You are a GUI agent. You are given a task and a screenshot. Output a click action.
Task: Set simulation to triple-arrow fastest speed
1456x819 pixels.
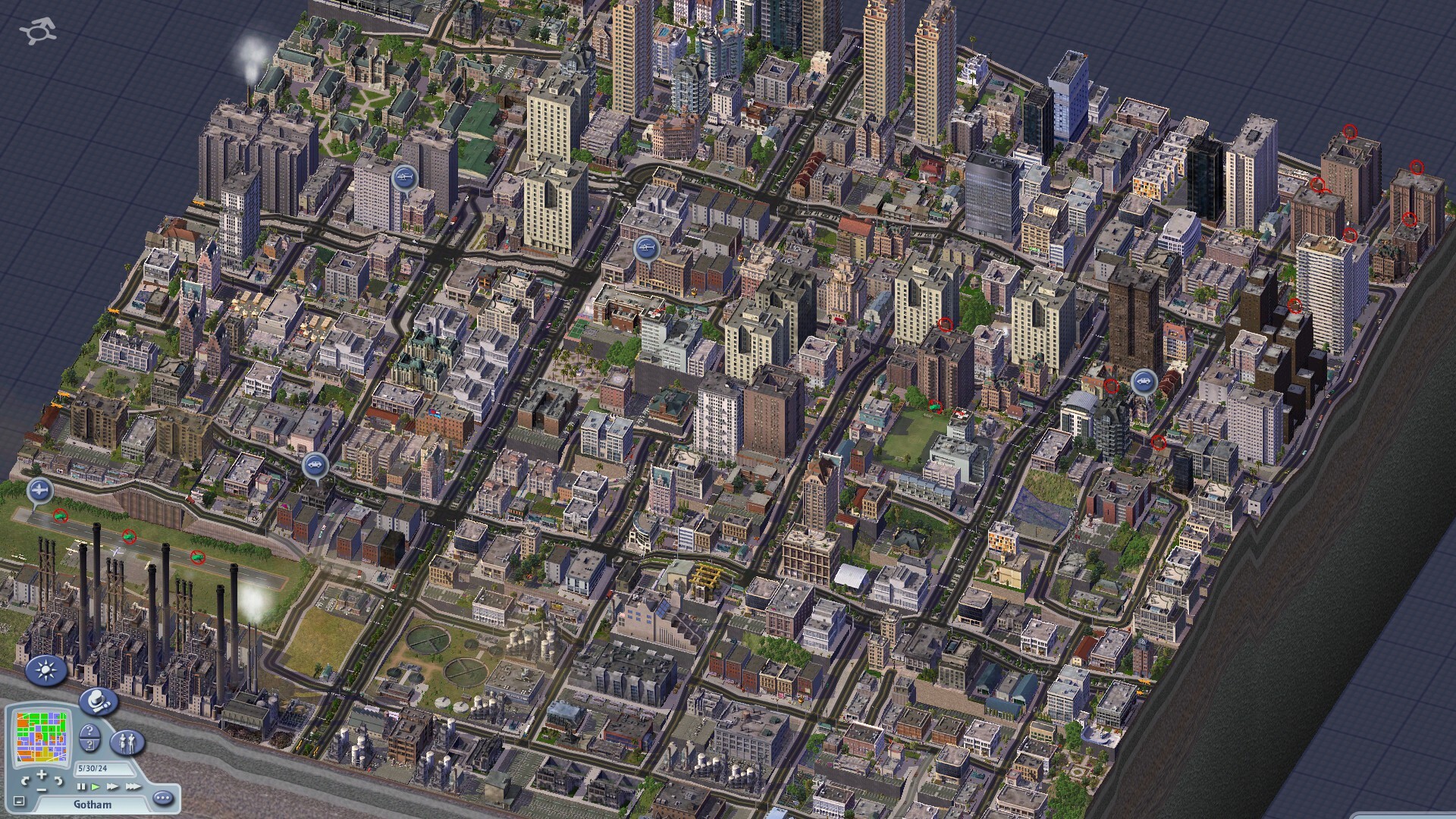coord(133,787)
